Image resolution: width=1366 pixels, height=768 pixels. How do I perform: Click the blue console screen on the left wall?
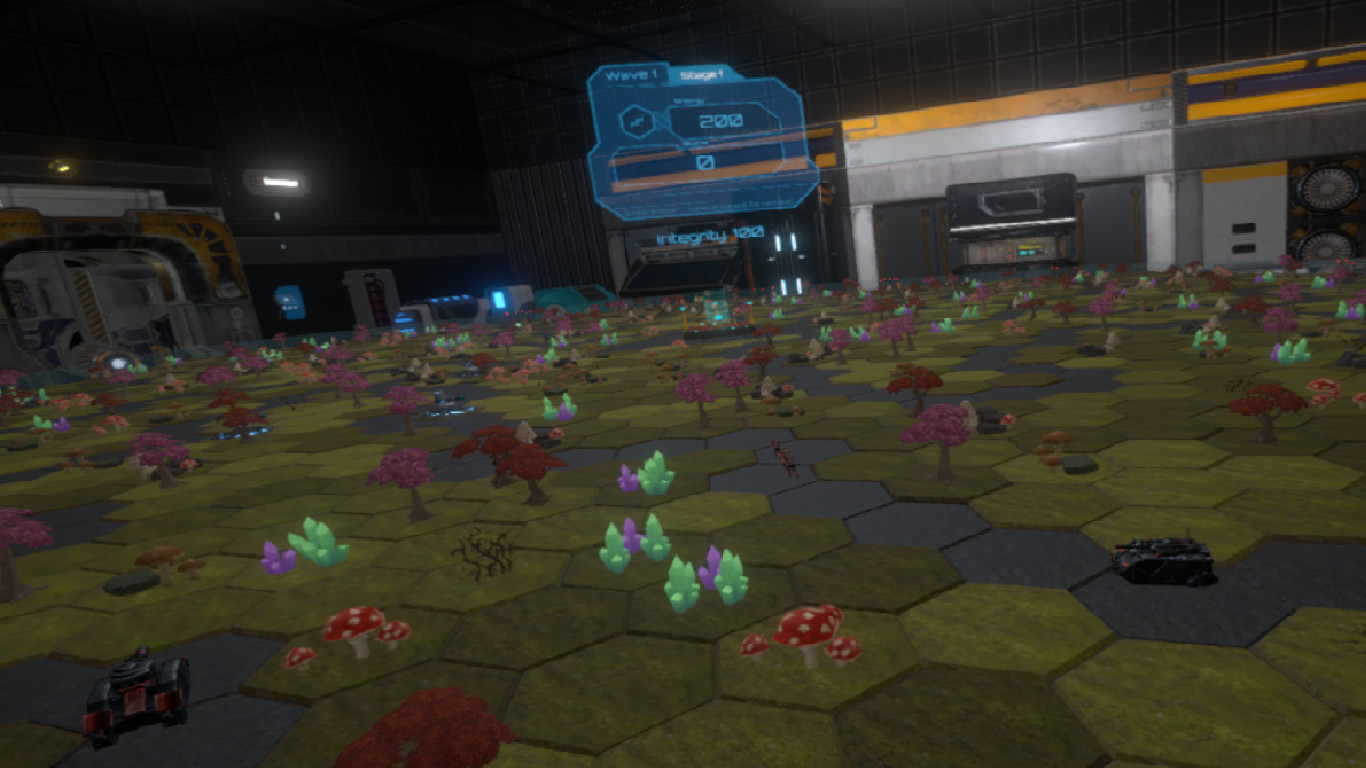tap(290, 301)
